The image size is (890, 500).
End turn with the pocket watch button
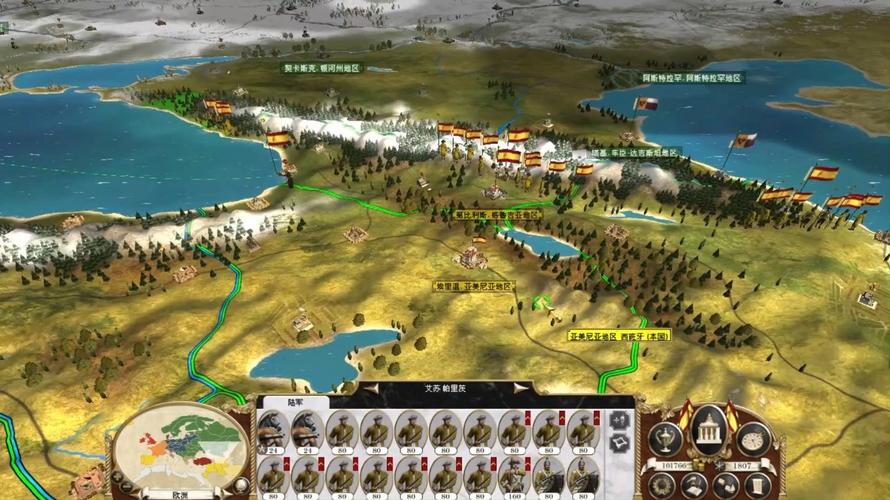(x=752, y=437)
